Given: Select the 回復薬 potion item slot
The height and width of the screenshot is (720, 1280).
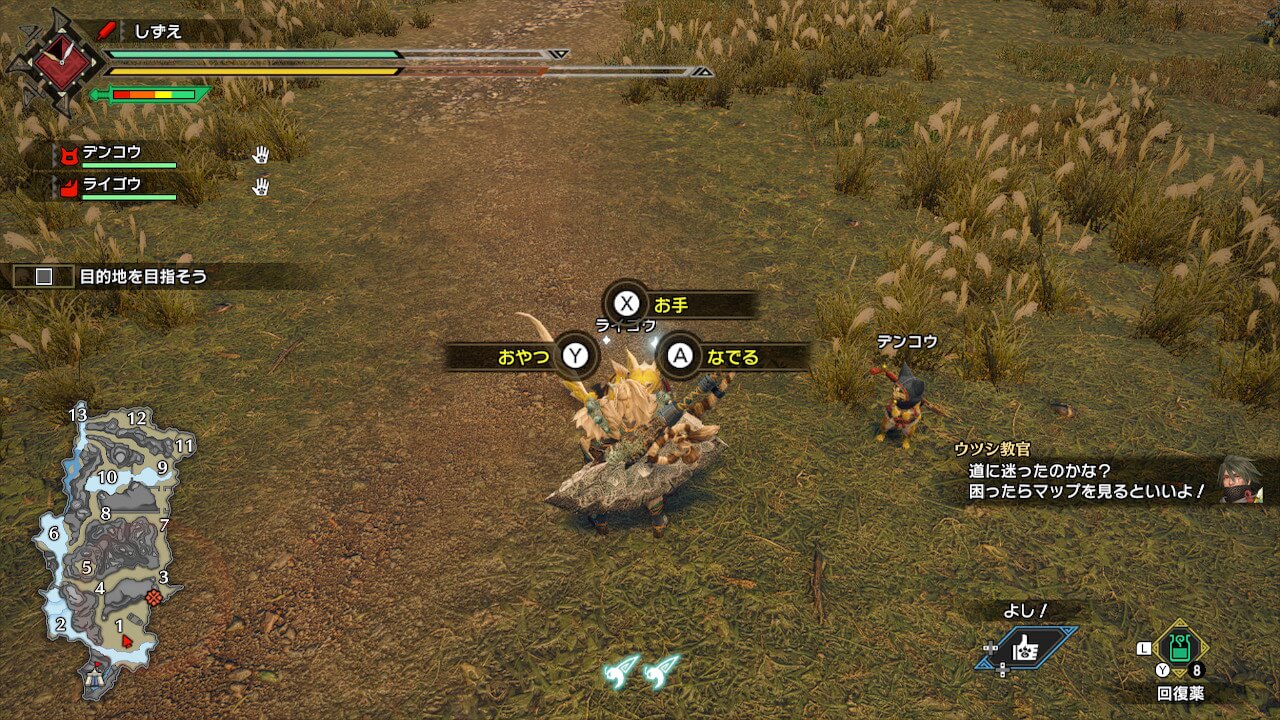Looking at the screenshot, I should (x=1179, y=649).
